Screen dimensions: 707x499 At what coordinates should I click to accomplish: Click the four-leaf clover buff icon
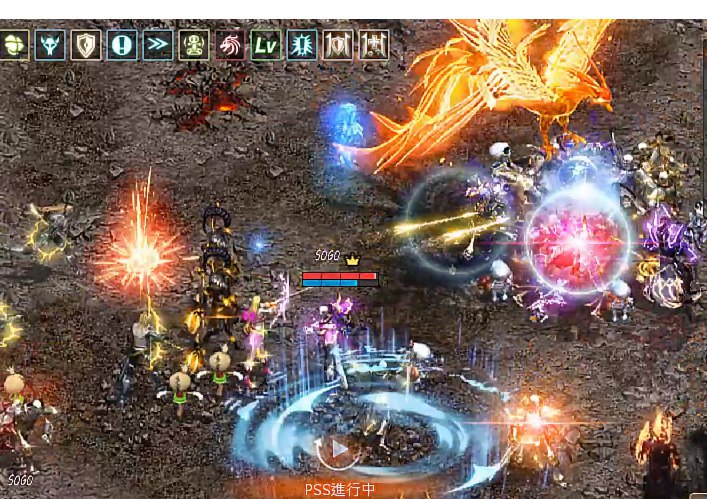pos(14,45)
